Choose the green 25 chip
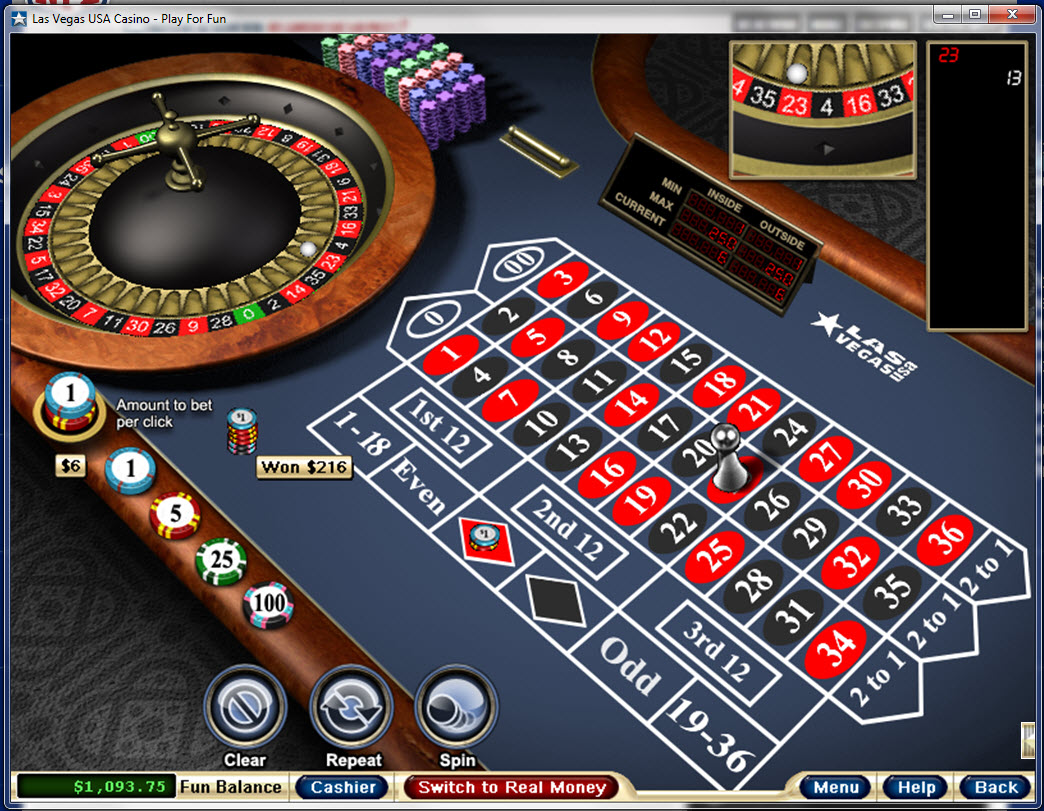The height and width of the screenshot is (811, 1044). pos(221,560)
